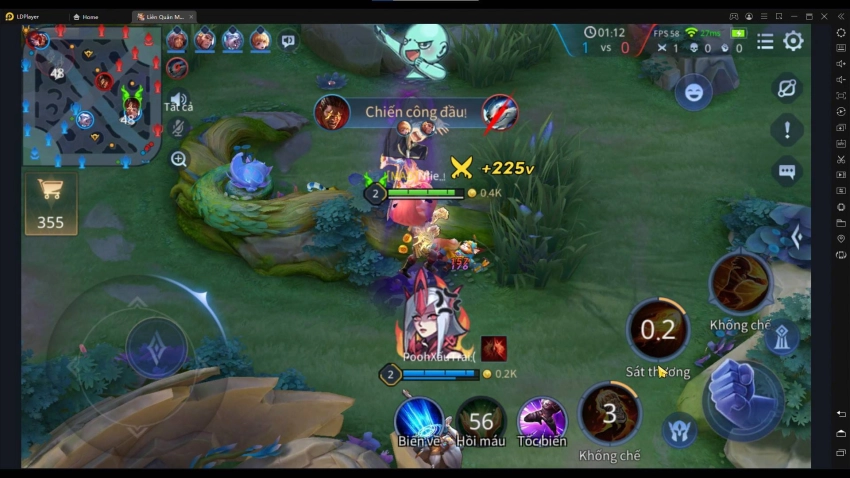Open the emoji smiley button
Viewport: 850px width, 478px height.
(693, 93)
